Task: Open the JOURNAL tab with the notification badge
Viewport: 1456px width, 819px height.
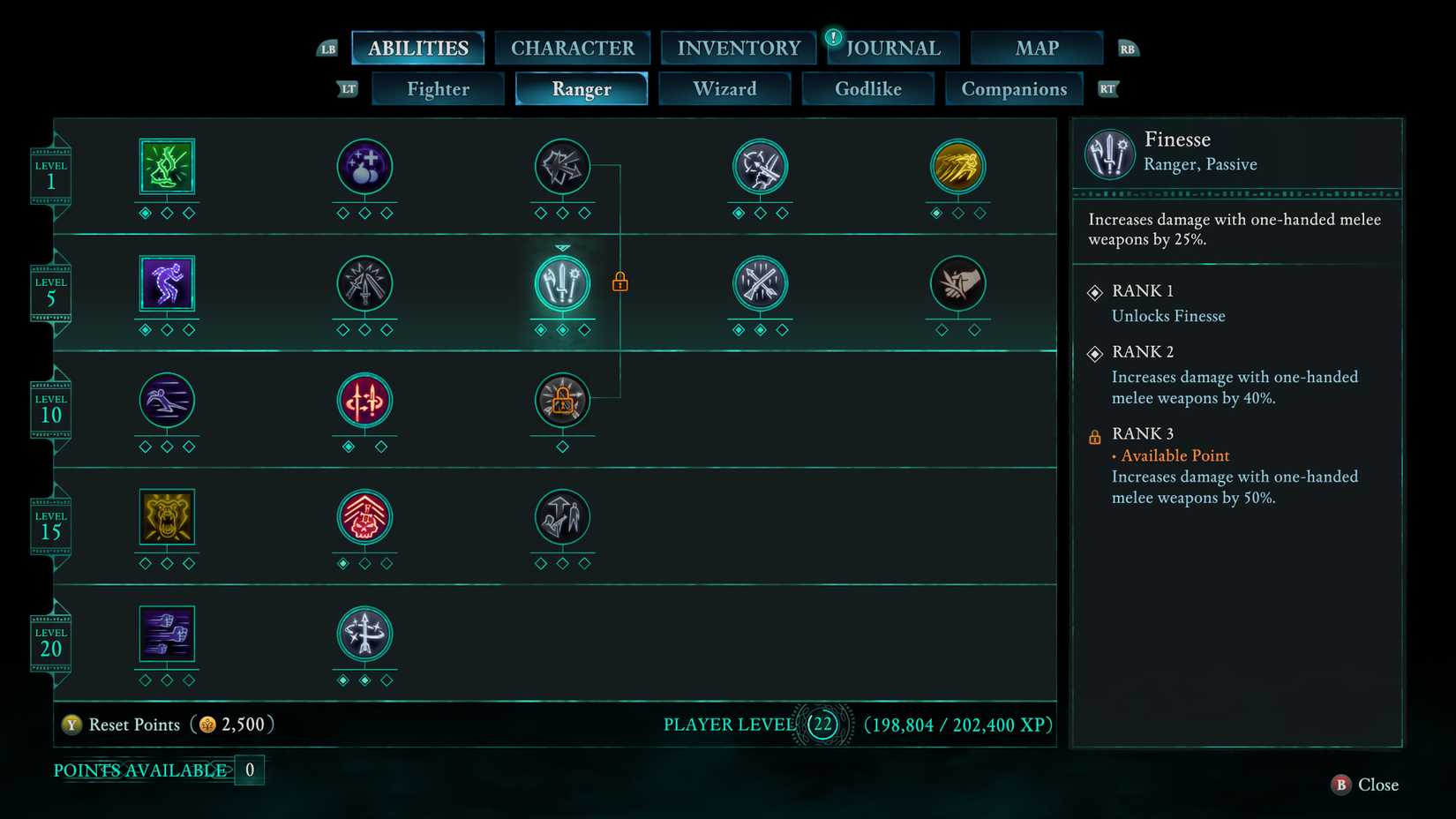Action: point(891,48)
